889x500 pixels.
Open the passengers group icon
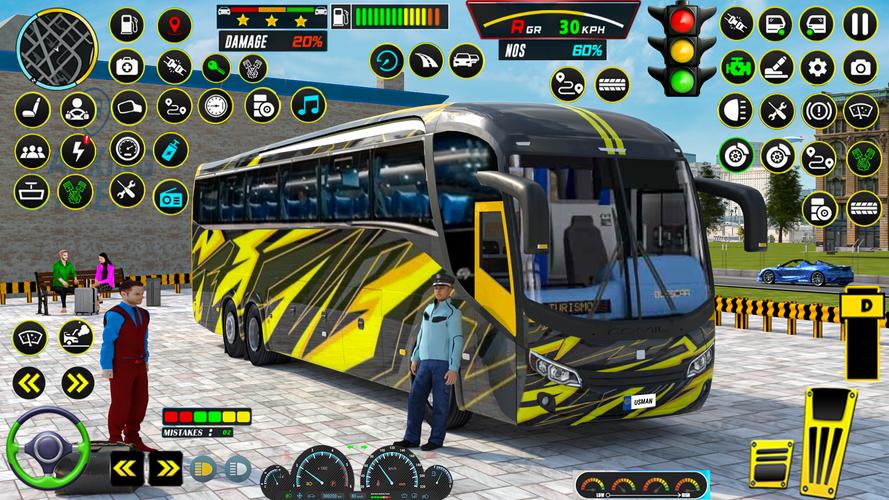point(32,151)
